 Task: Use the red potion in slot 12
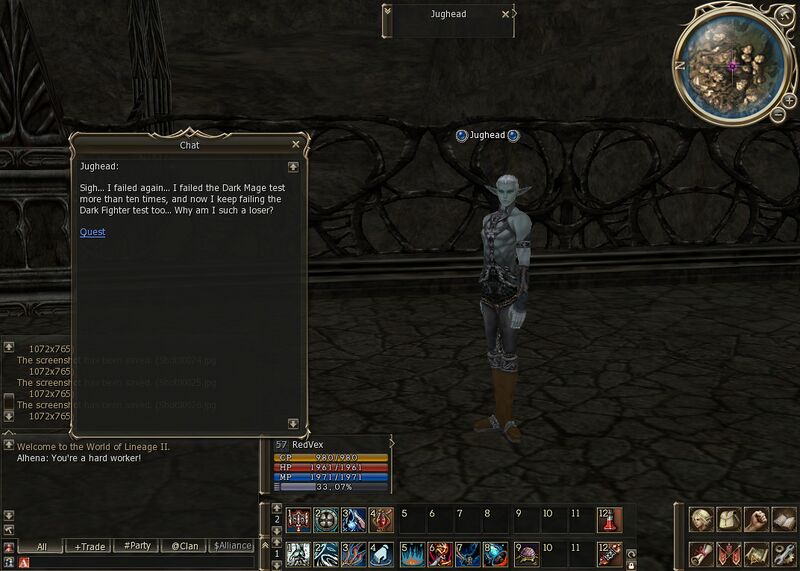[611, 519]
